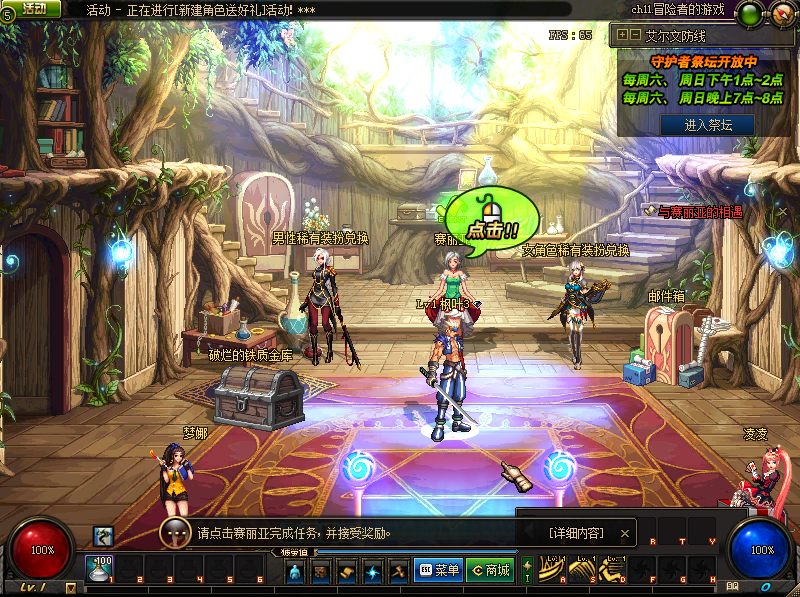The width and height of the screenshot is (800, 597).
Task: Open the 活动 events button
Action: (x=31, y=9)
